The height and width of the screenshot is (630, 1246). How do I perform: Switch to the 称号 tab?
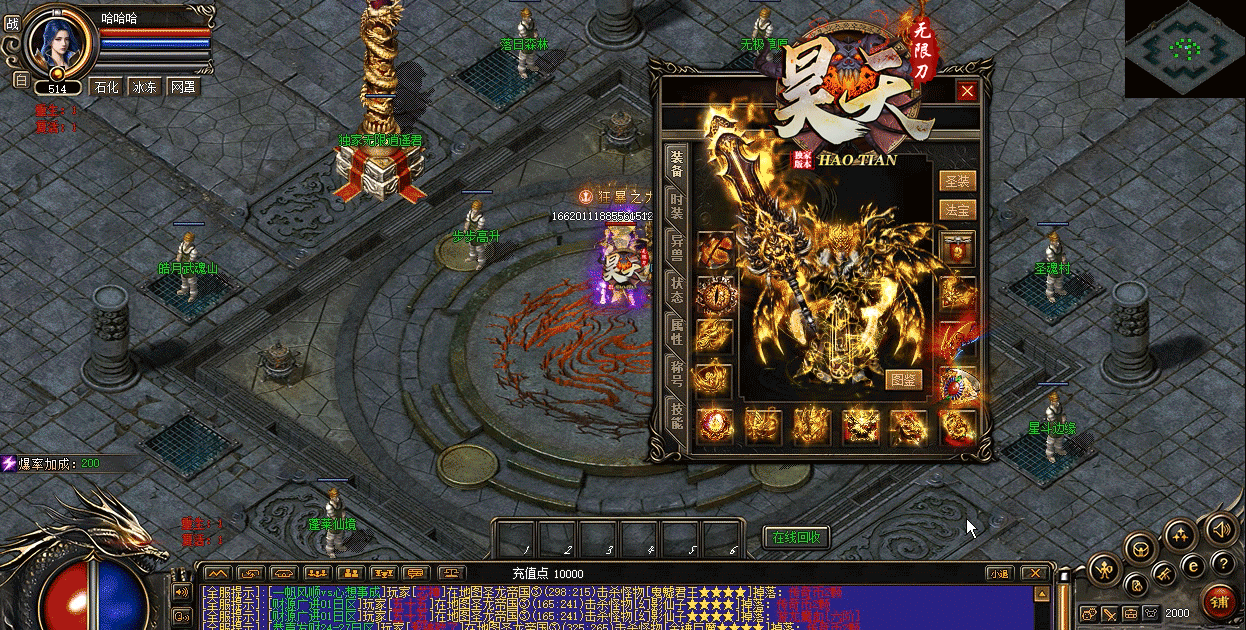pos(677,374)
